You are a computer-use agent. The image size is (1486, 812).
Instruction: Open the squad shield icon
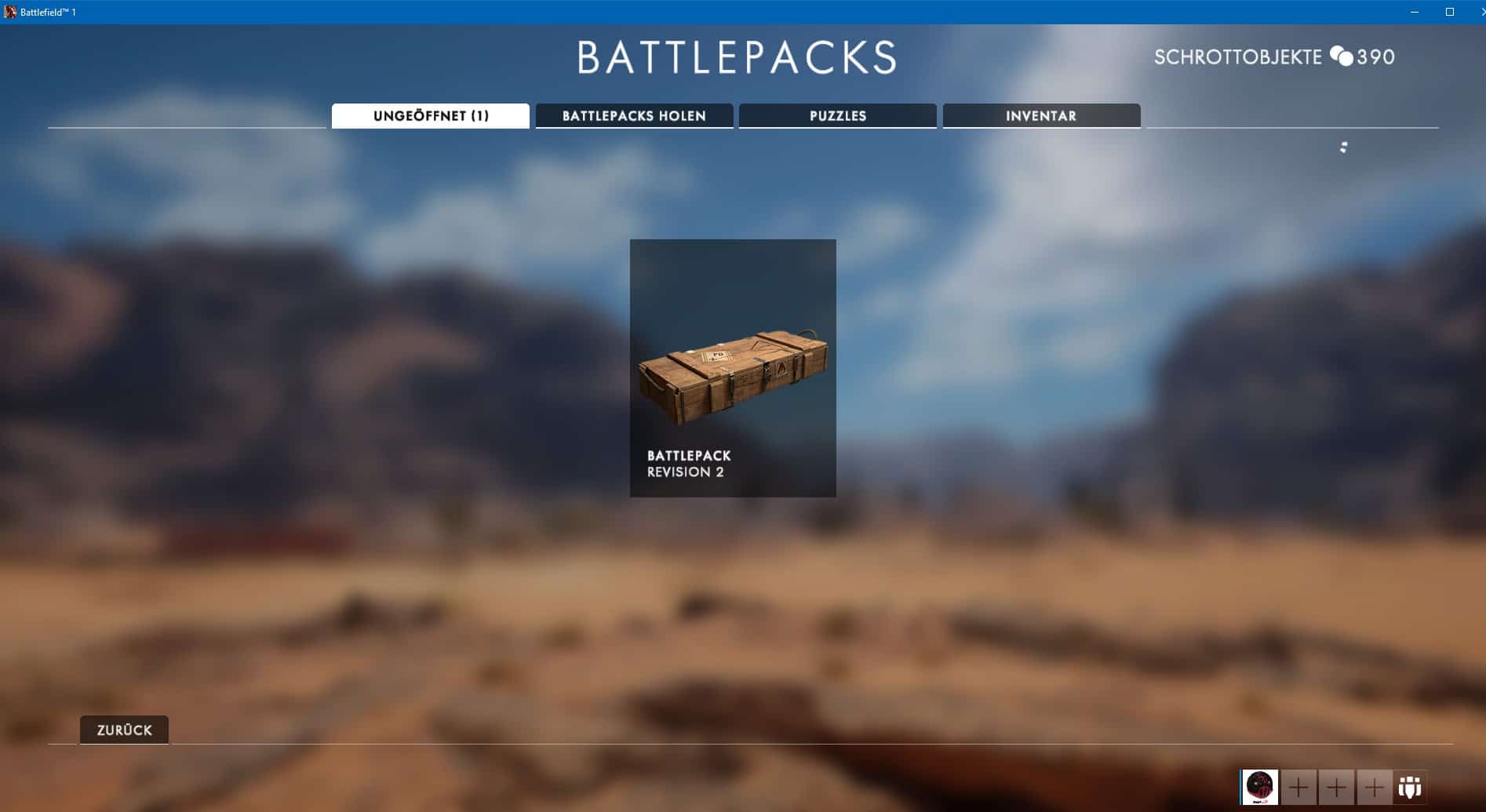(x=1410, y=787)
